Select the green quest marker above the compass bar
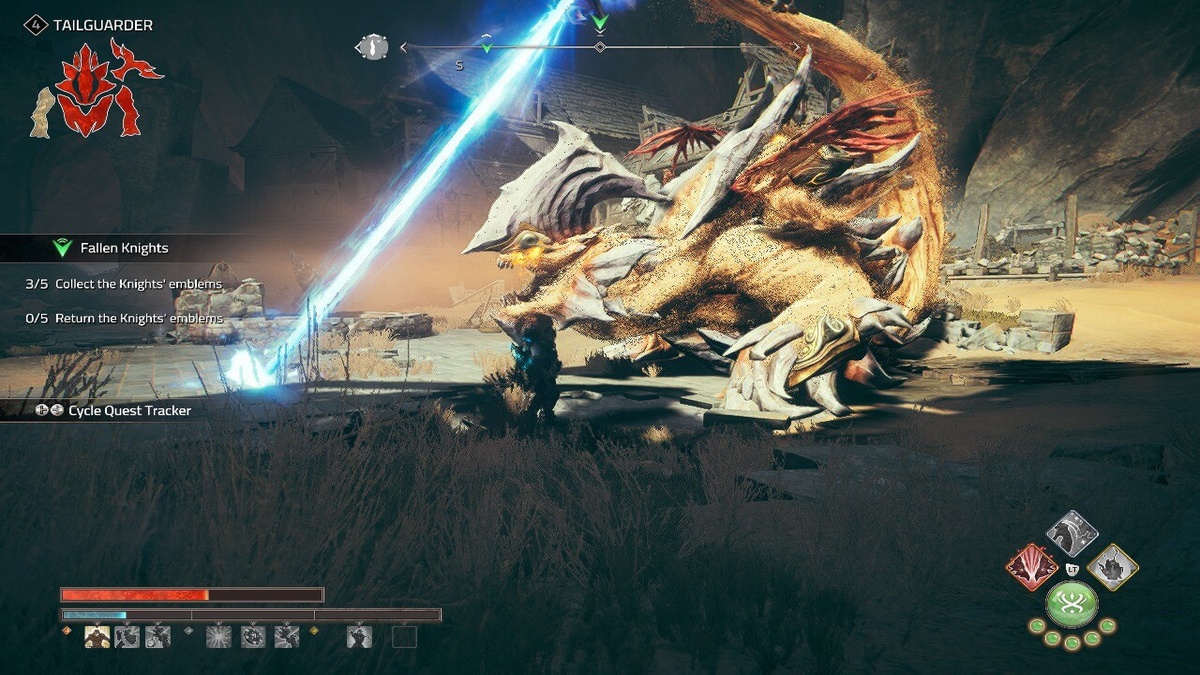The width and height of the screenshot is (1200, 675). (x=600, y=20)
